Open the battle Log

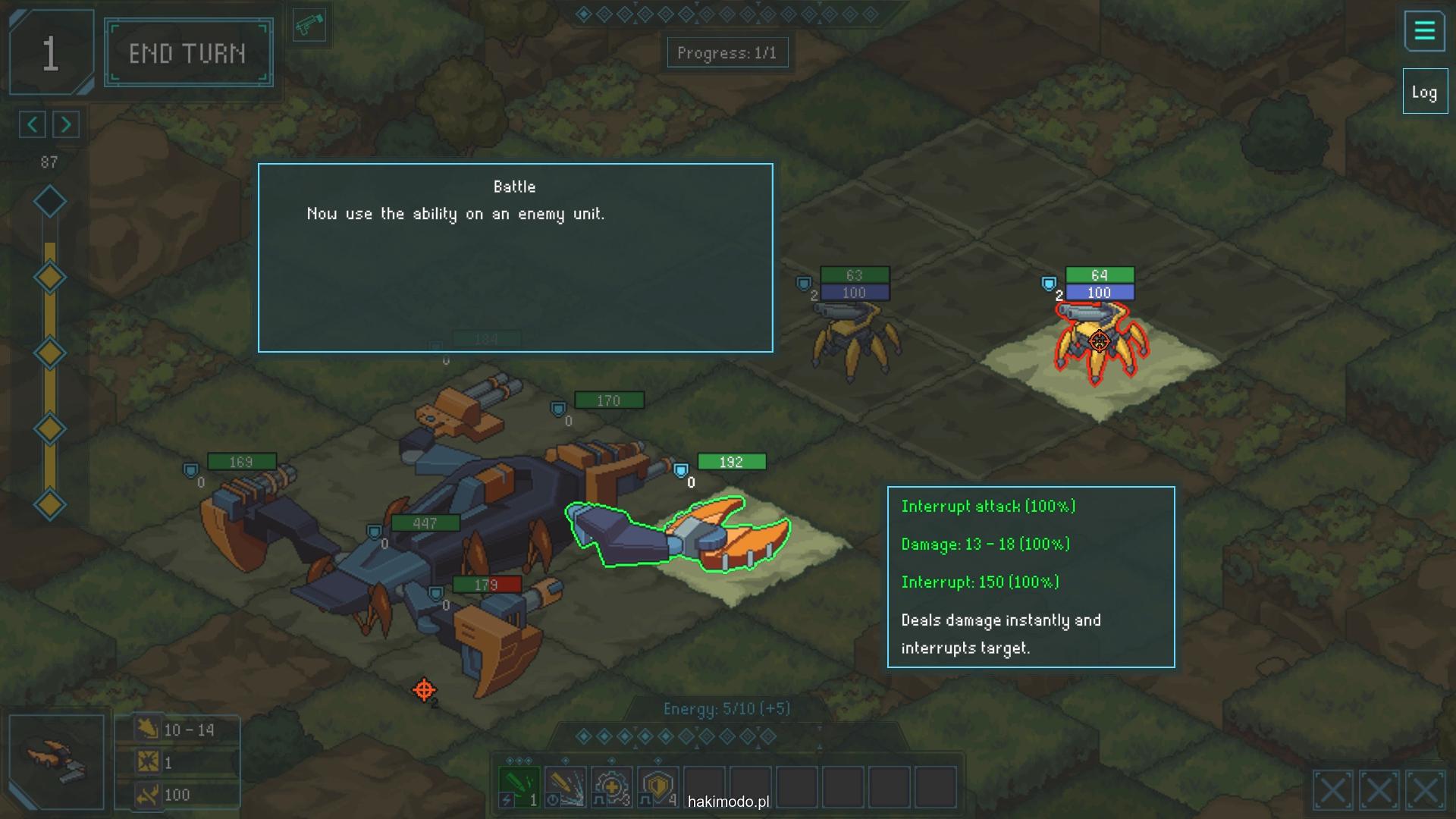pyautogui.click(x=1424, y=93)
